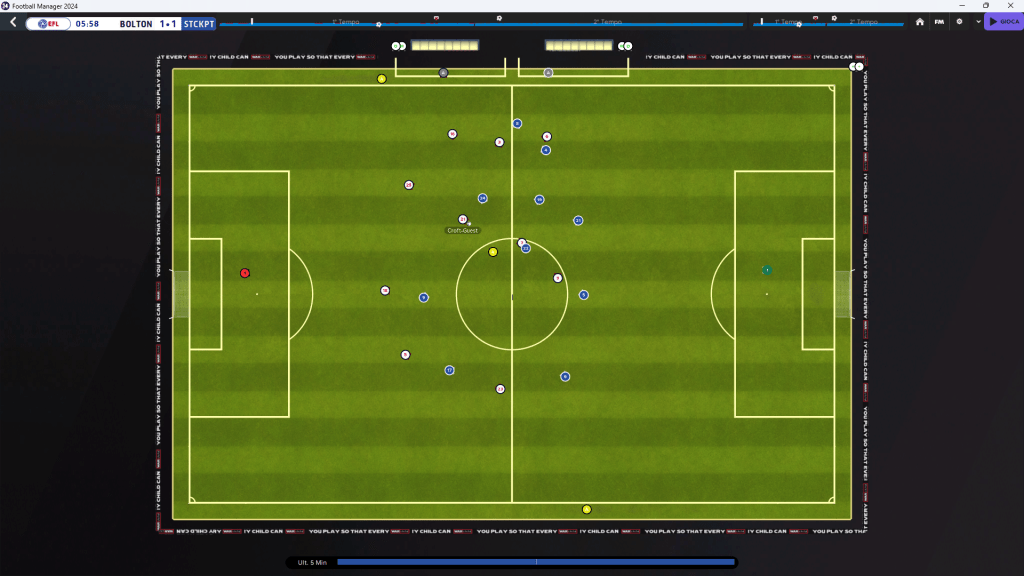1024x576 pixels.
Task: Click the BOLTON team name
Action: (x=135, y=23)
